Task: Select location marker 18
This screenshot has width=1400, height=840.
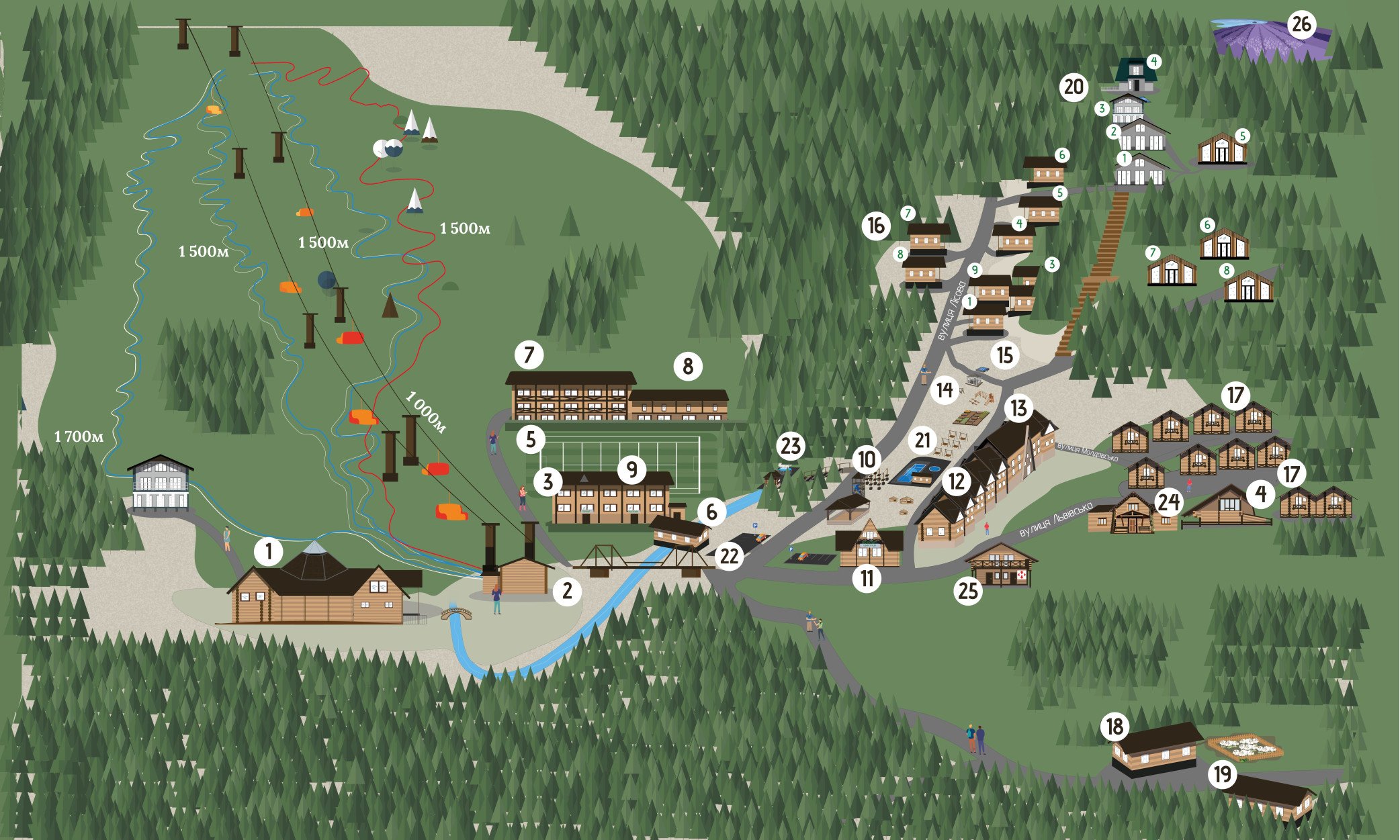Action: 1115,727
